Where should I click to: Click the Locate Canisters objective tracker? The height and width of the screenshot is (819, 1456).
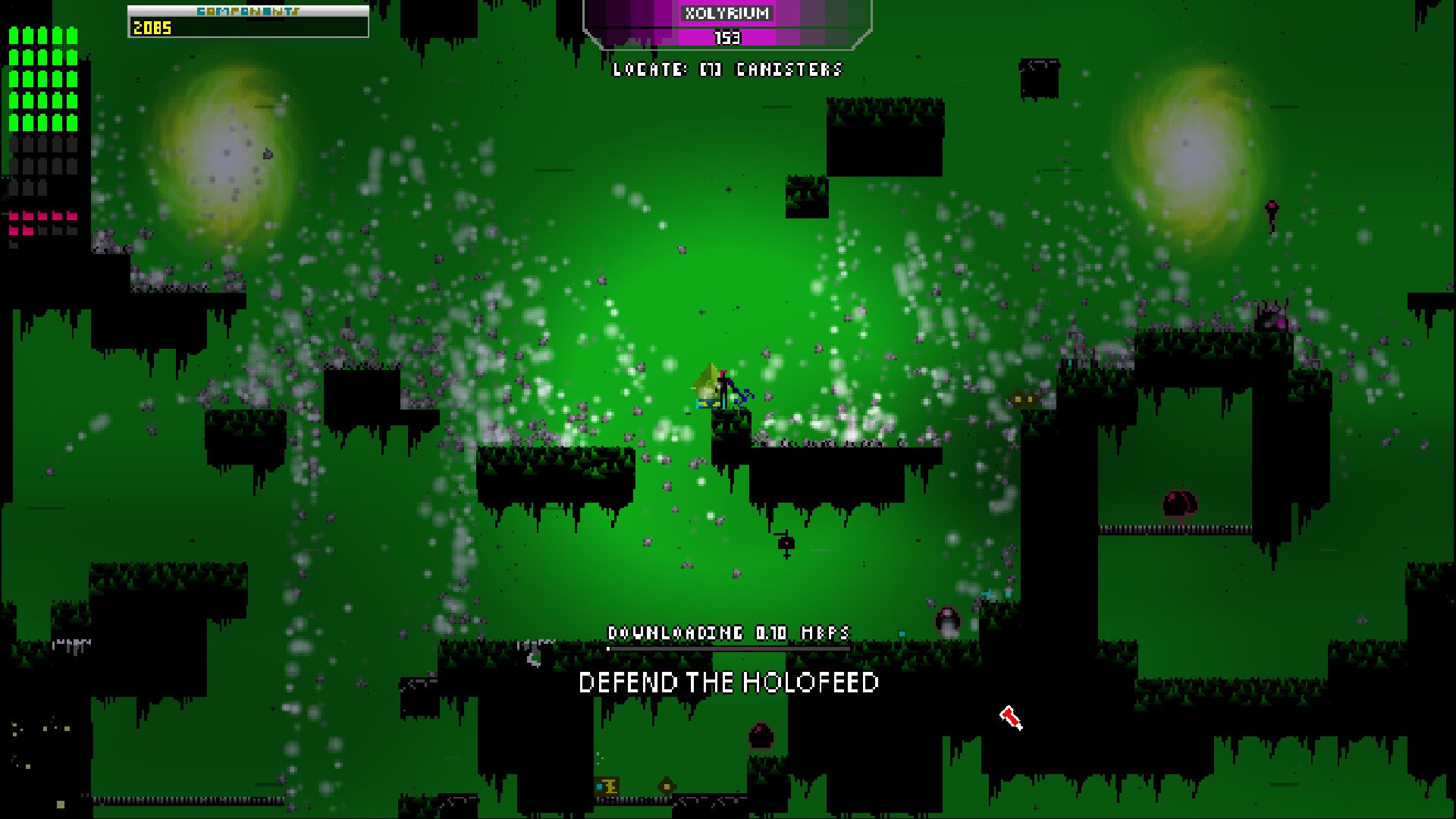[727, 70]
